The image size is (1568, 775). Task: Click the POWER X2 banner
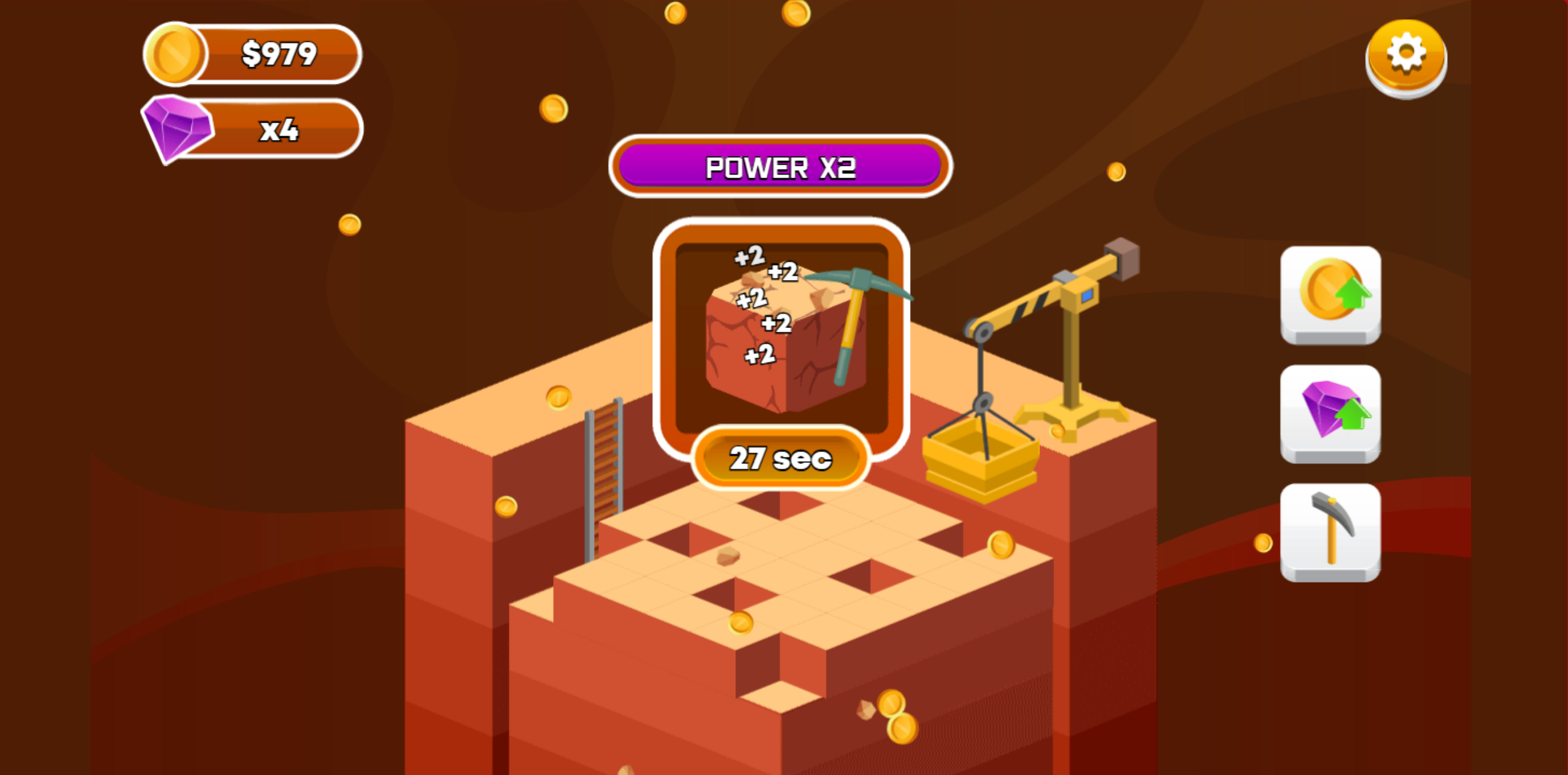point(780,167)
